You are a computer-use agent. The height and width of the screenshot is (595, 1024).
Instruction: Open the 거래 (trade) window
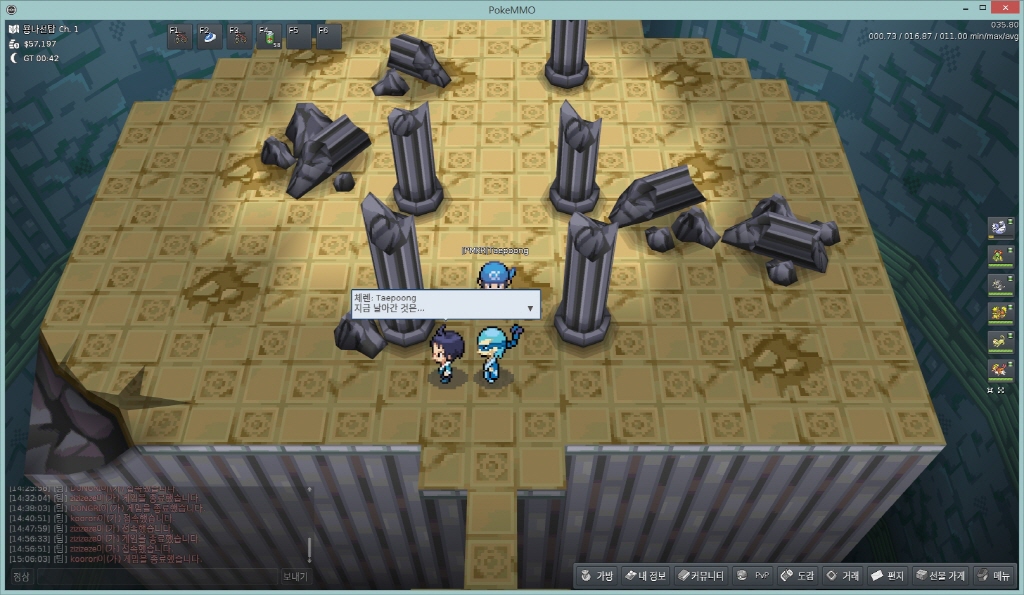coord(842,576)
